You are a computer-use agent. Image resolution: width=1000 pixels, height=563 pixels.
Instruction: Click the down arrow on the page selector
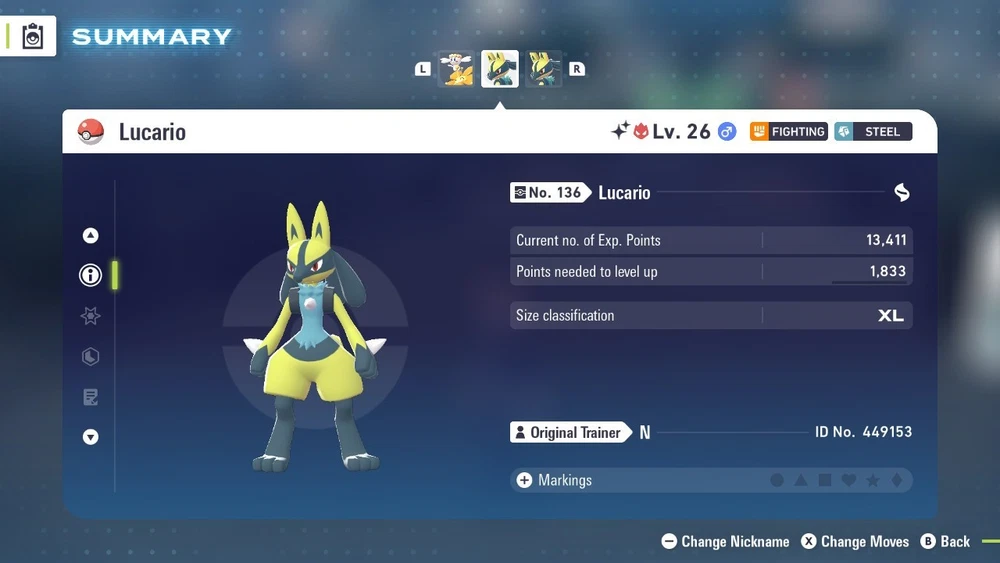pos(91,437)
